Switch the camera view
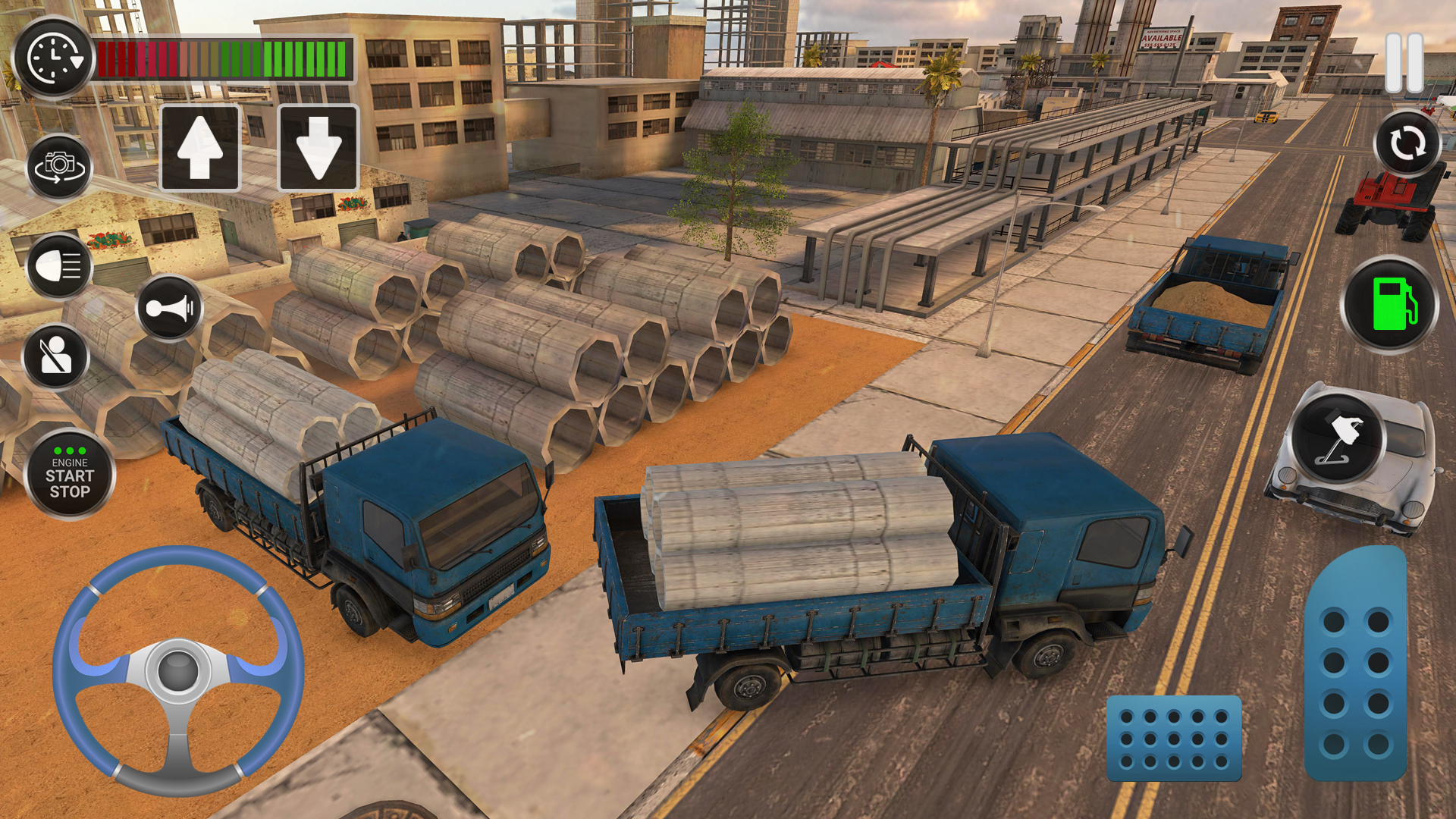The width and height of the screenshot is (1456, 819). point(59,166)
